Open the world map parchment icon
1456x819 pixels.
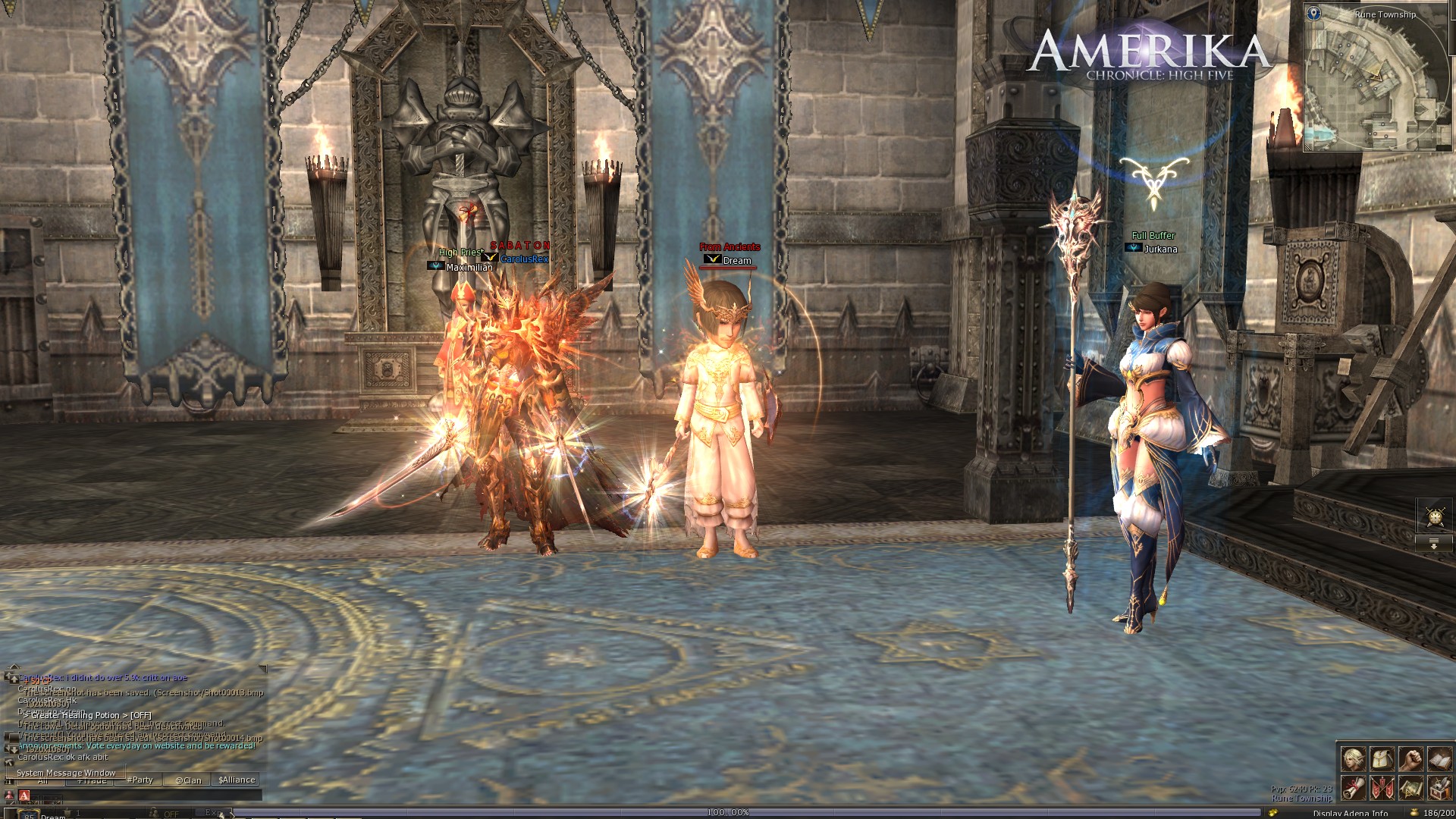coord(1410,787)
